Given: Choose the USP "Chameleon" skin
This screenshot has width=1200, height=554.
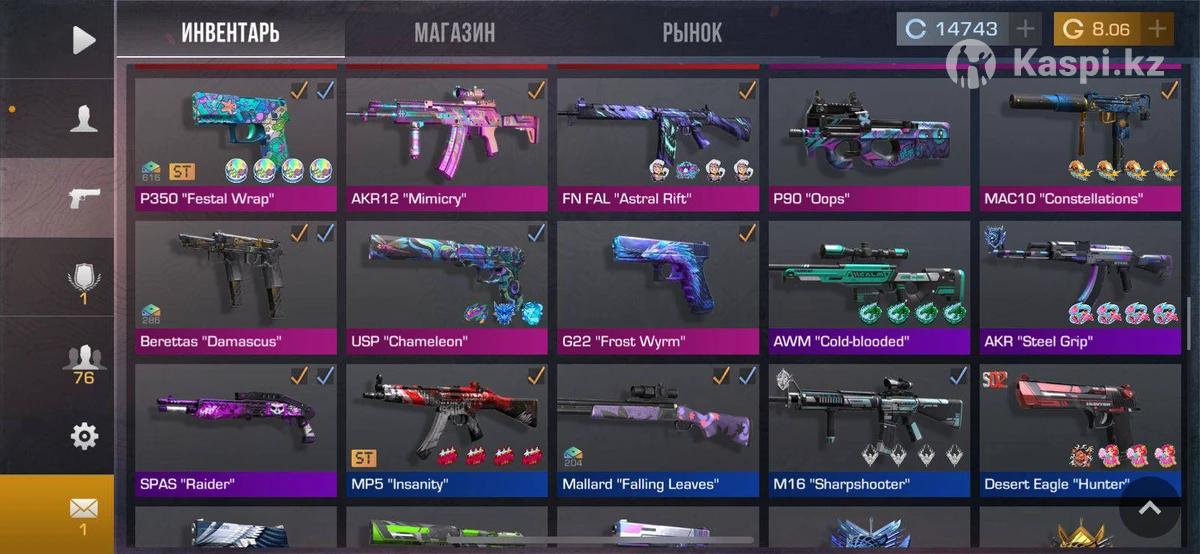Looking at the screenshot, I should [x=447, y=285].
